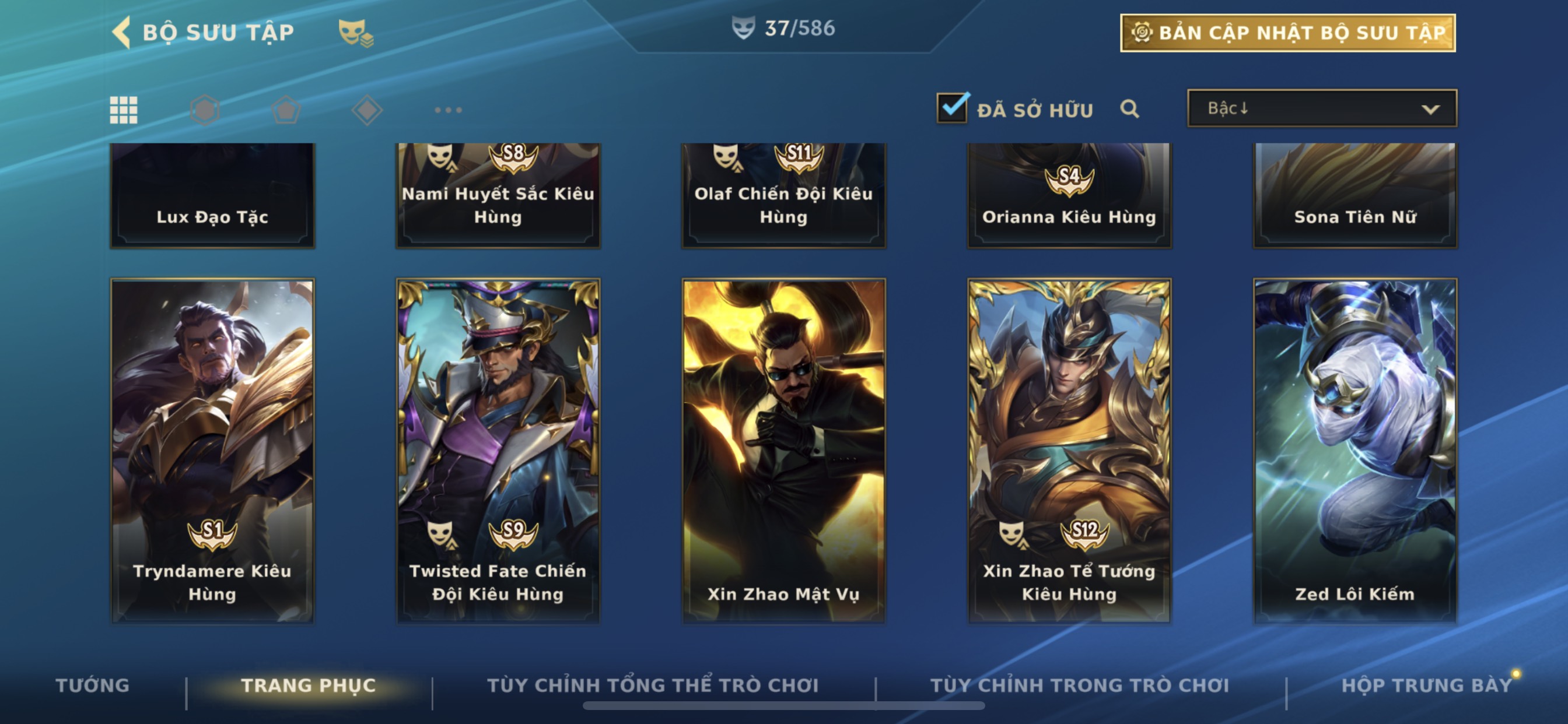Click the magnifying glass search icon
This screenshot has height=724, width=1568.
(x=1129, y=109)
